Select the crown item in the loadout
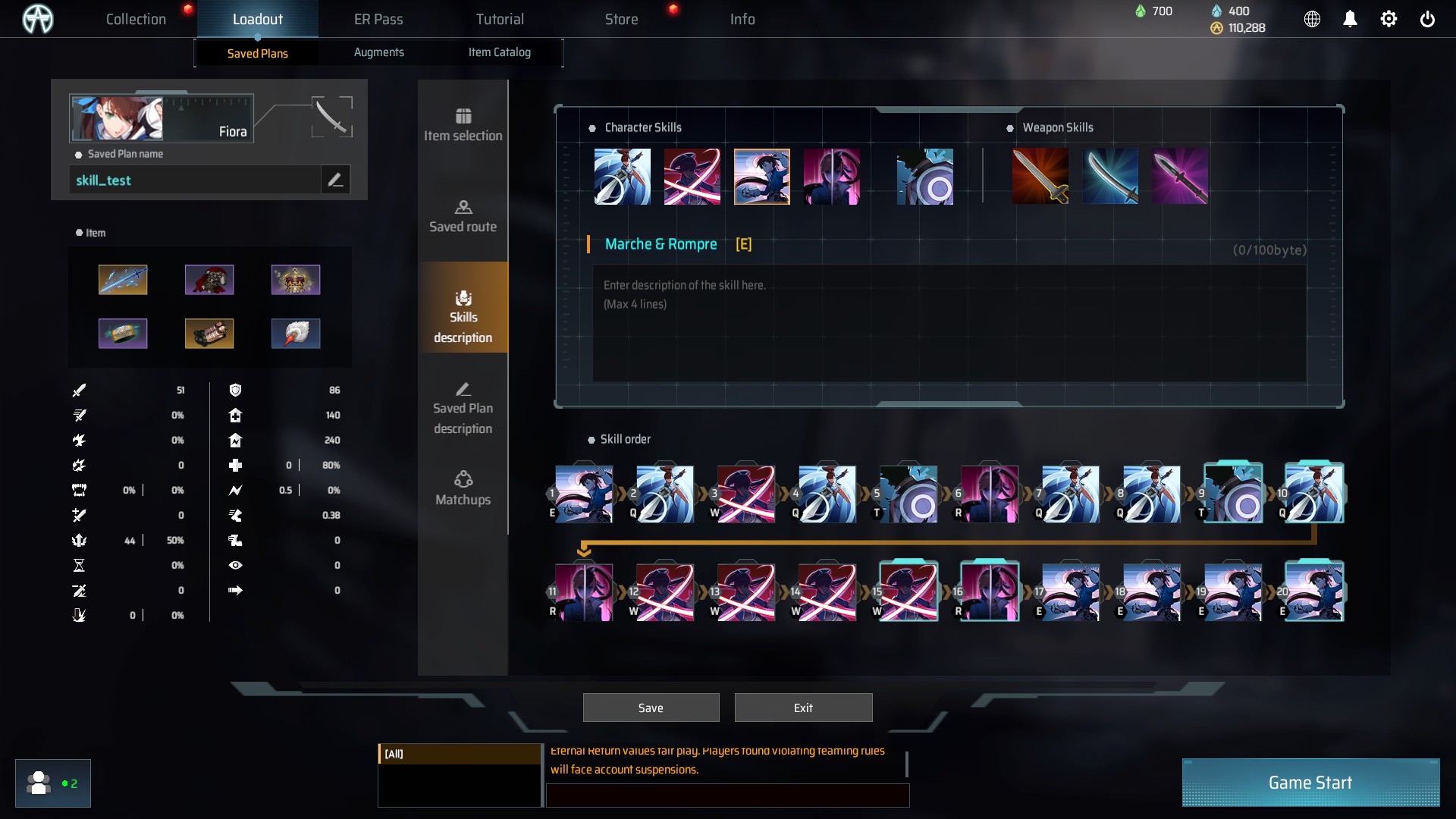This screenshot has width=1456, height=819. pos(296,280)
